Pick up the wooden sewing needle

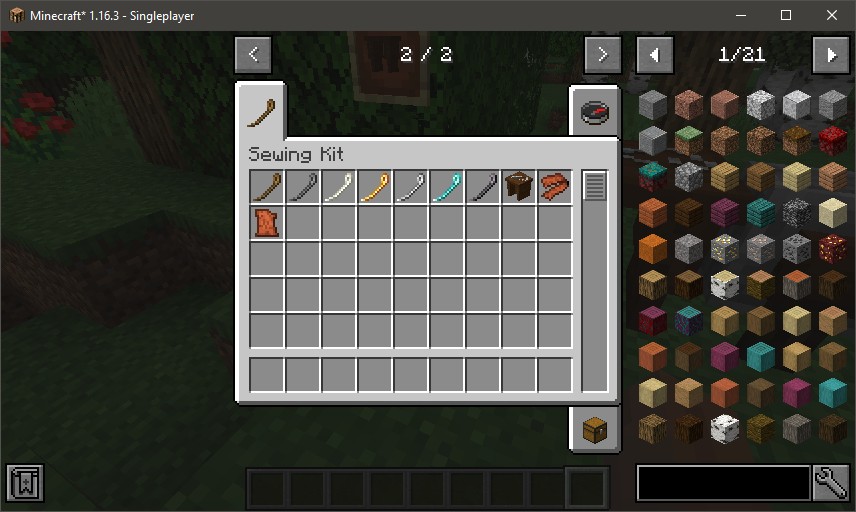click(266, 187)
